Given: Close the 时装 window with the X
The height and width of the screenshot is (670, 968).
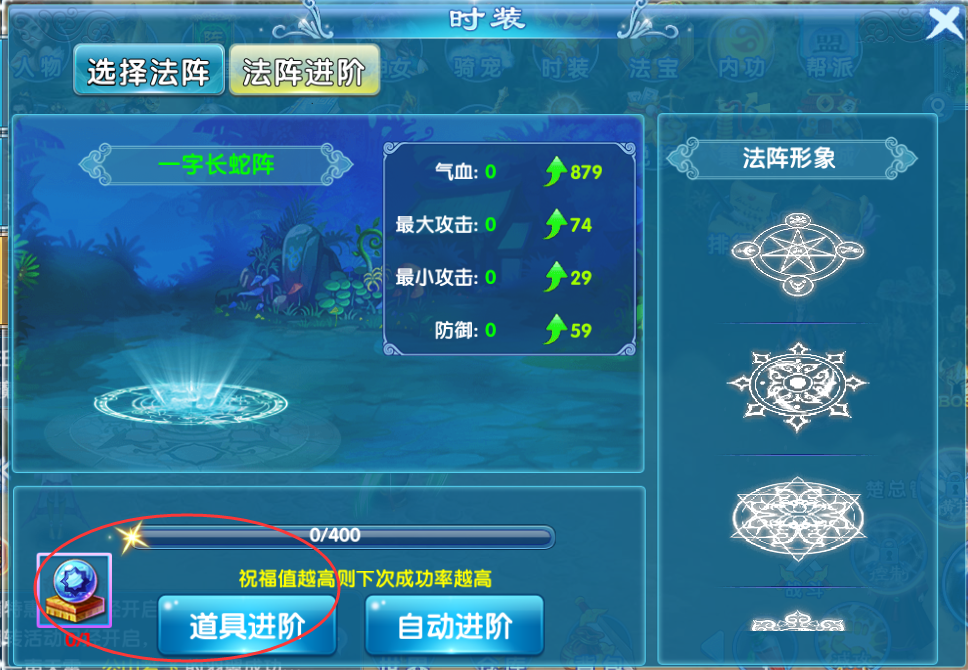Looking at the screenshot, I should (945, 22).
